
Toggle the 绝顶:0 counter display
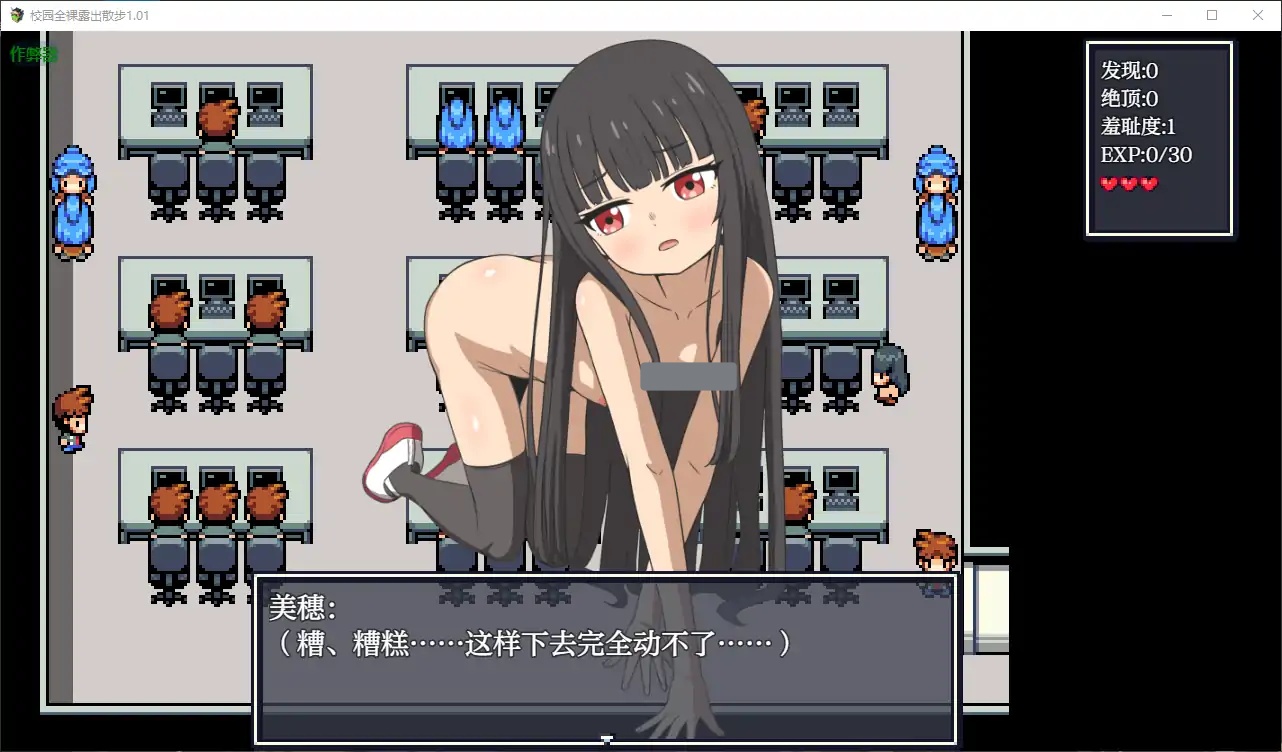[x=1124, y=99]
